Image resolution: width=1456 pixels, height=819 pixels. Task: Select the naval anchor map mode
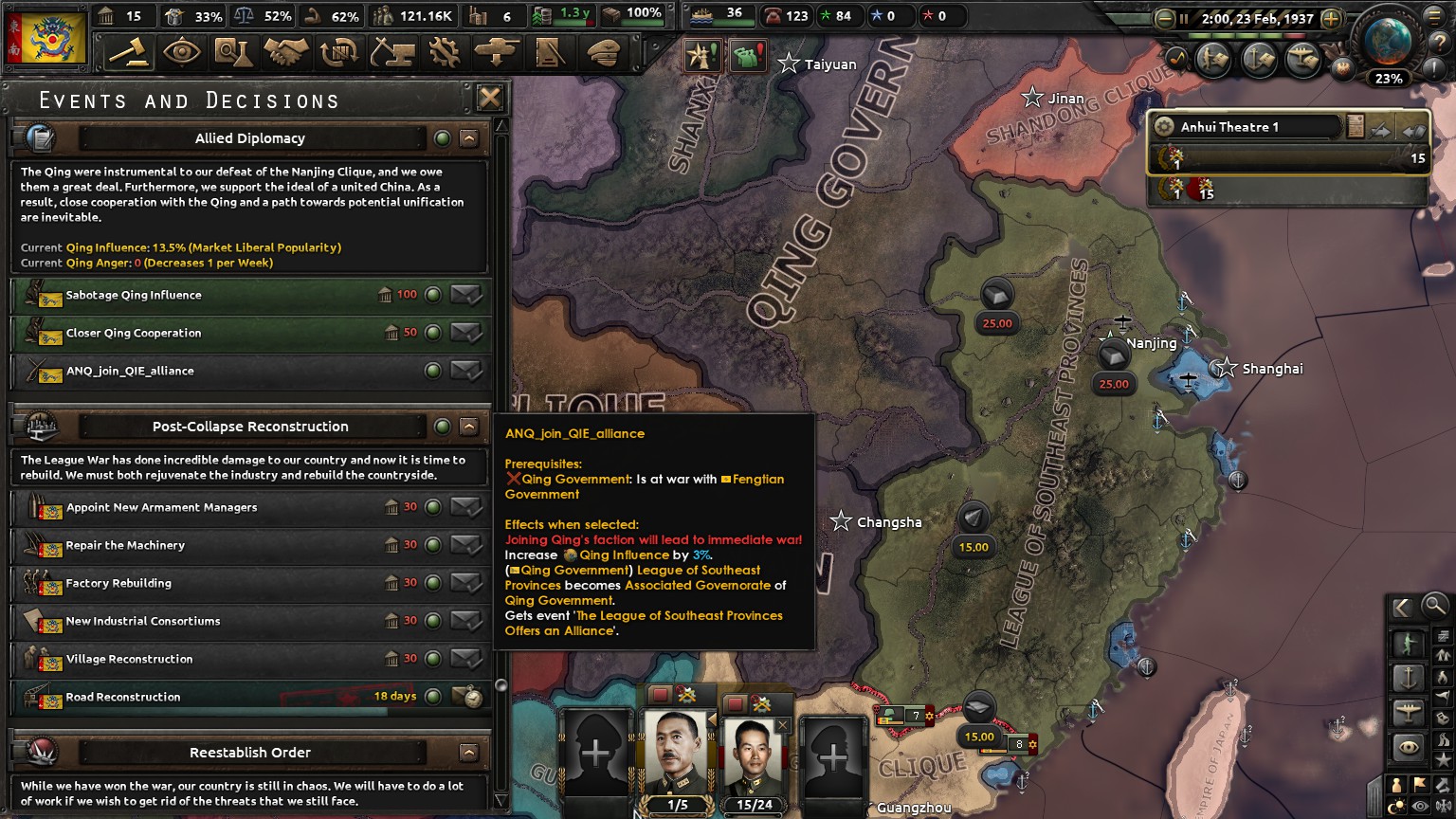pyautogui.click(x=1408, y=676)
